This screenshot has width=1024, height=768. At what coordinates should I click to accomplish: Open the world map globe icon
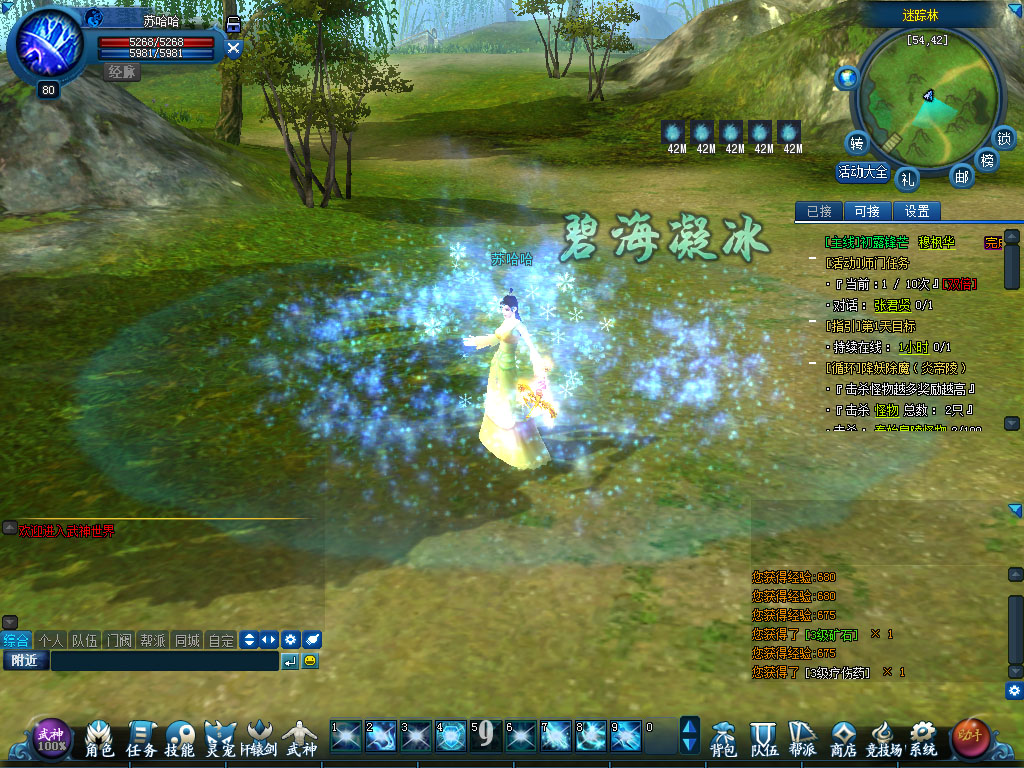coord(848,77)
